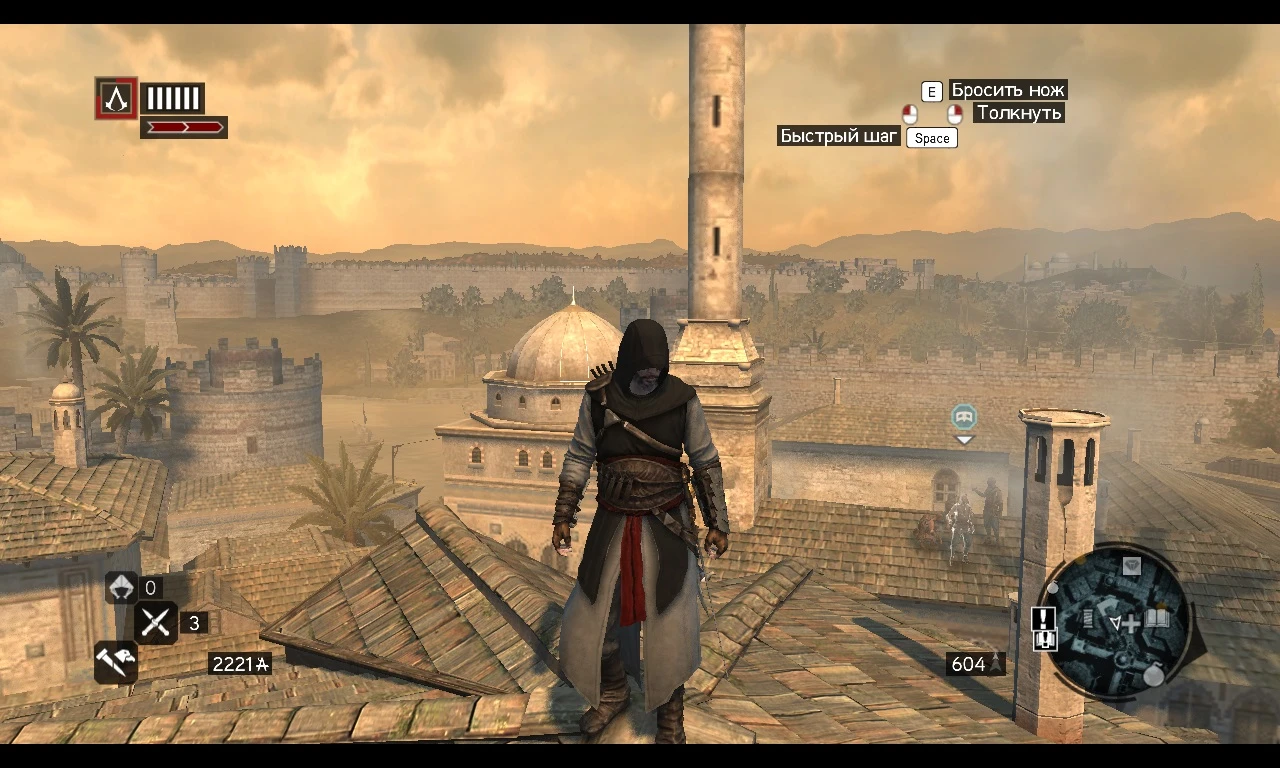Click the jeweler diamond icon atop the minimap
This screenshot has width=1280, height=768.
[1132, 566]
